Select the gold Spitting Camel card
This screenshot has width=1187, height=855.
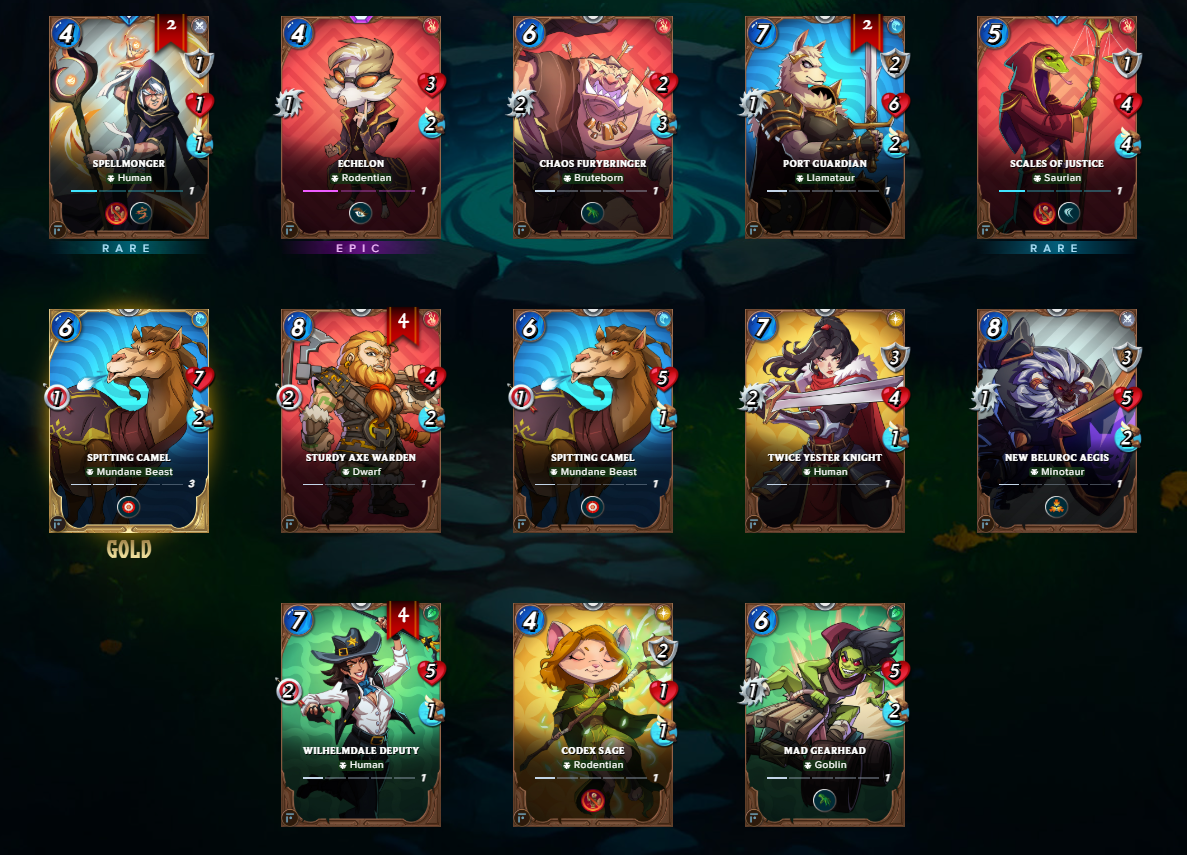pos(129,420)
